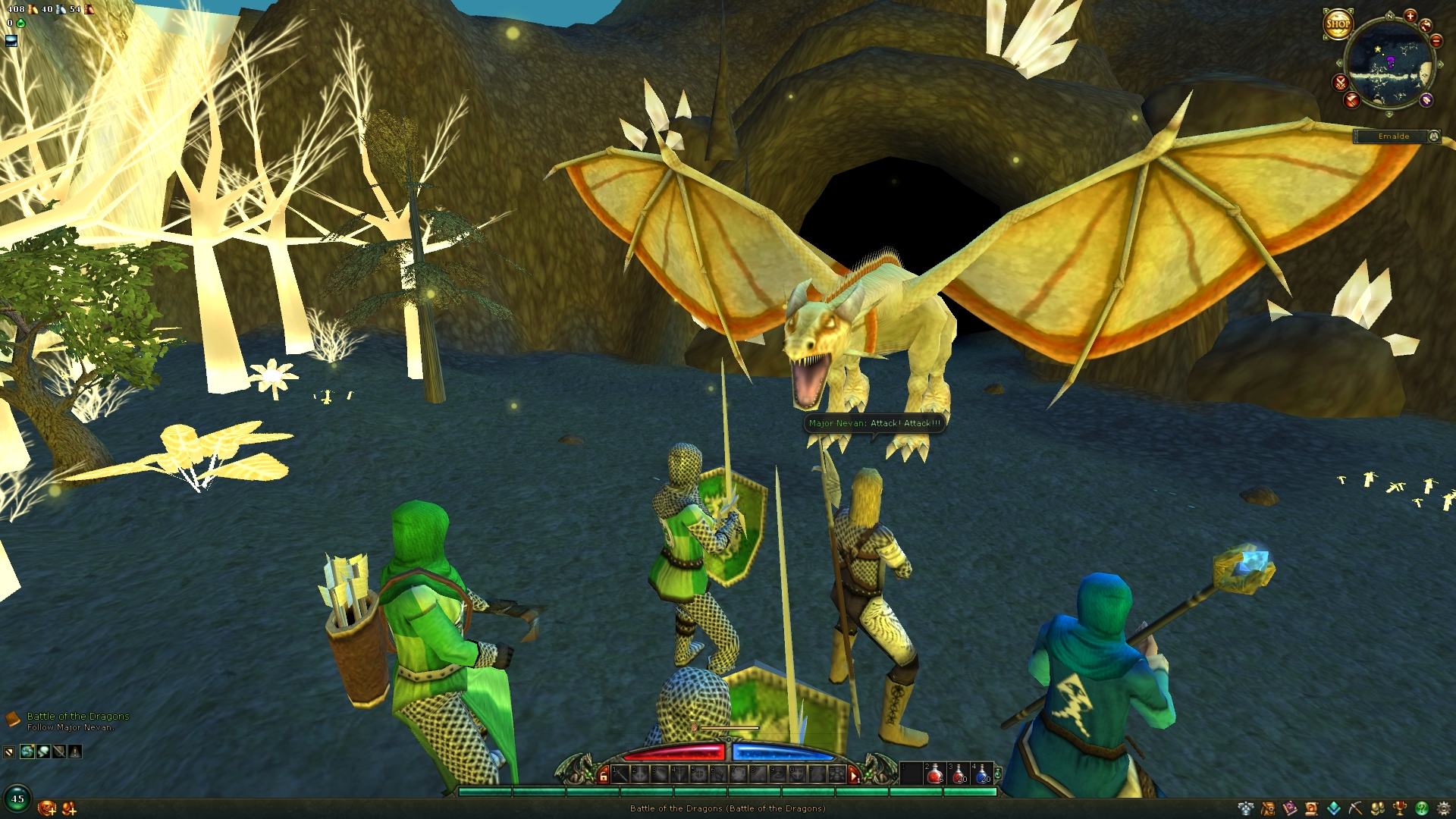Open the quest scroll journal
Screen dimensions: 1456x819
(1312, 808)
